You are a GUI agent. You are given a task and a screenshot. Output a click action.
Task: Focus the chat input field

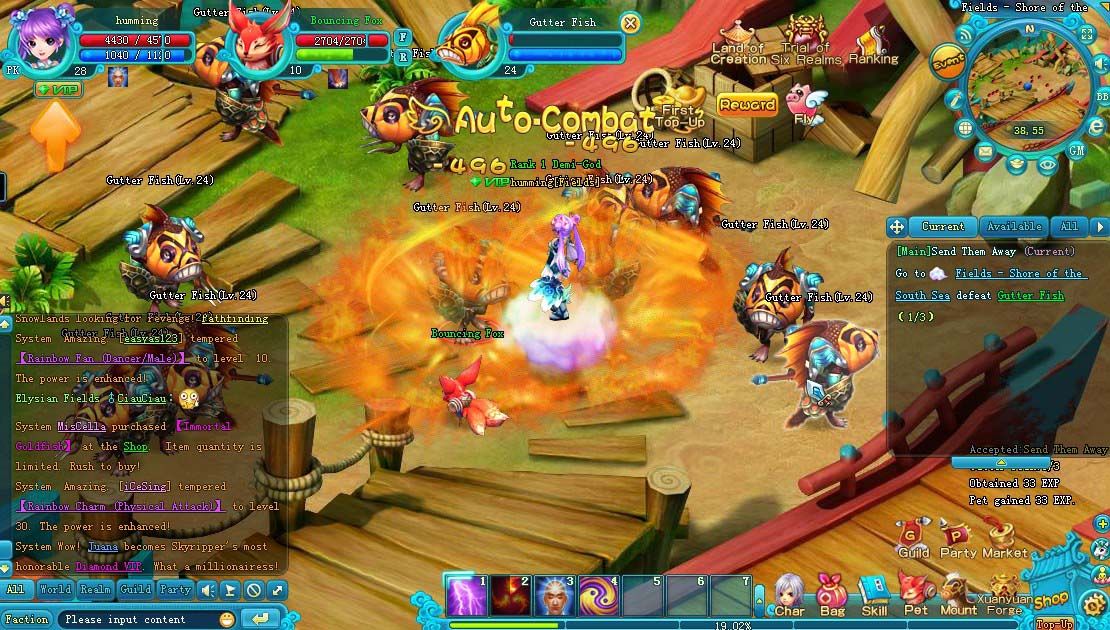pos(135,619)
